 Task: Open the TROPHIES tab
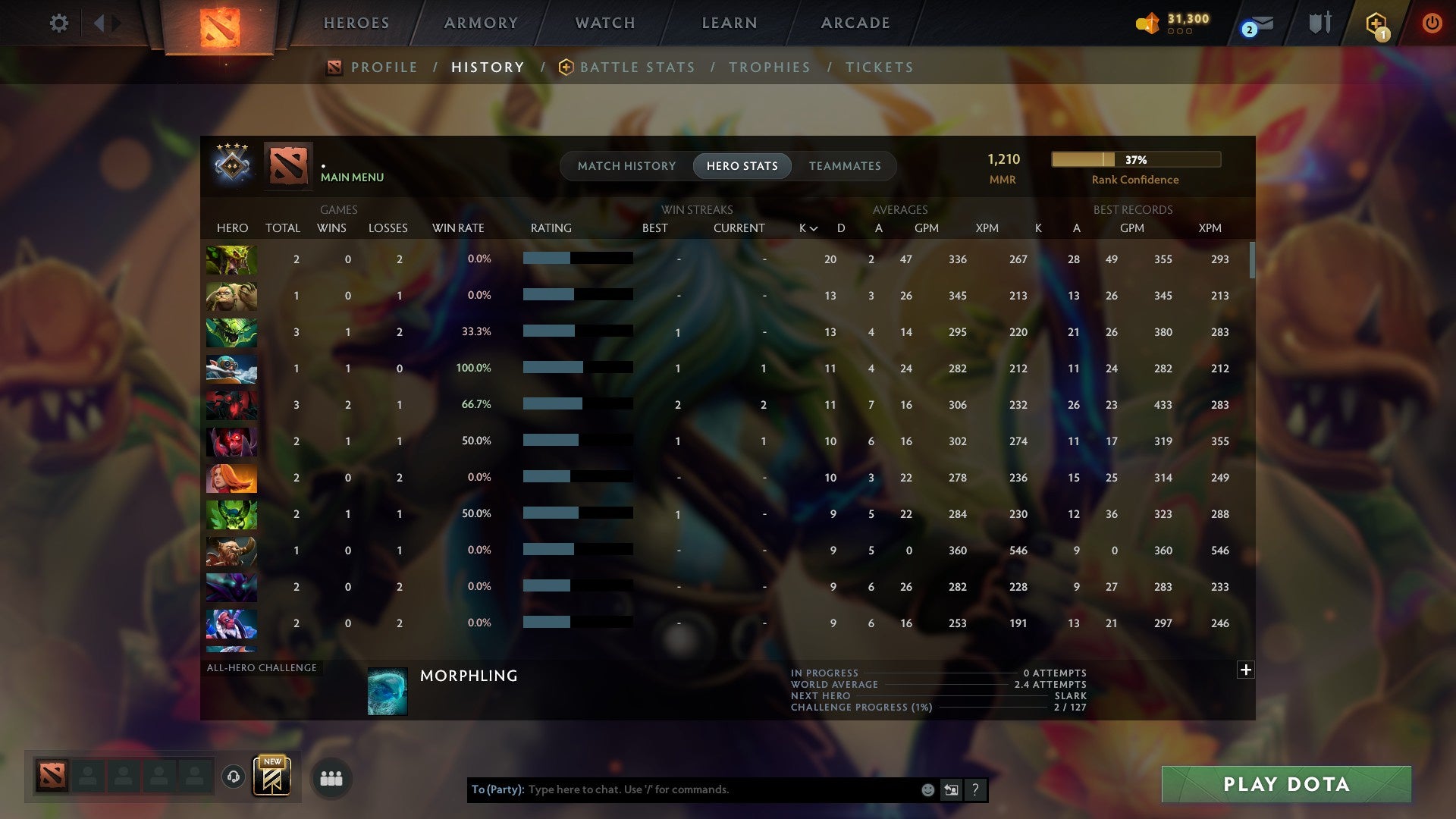[770, 67]
